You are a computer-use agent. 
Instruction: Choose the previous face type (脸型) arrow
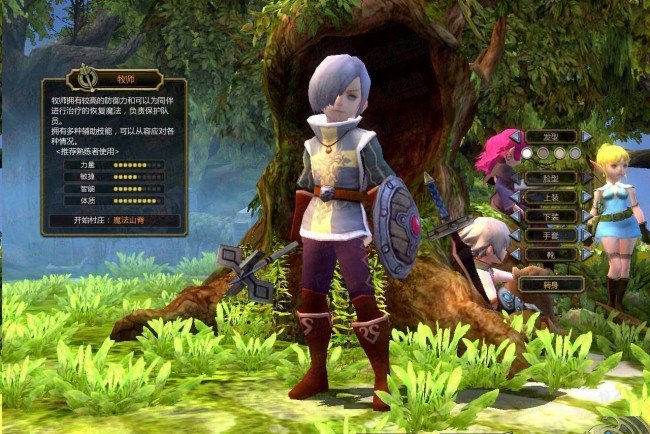515,178
